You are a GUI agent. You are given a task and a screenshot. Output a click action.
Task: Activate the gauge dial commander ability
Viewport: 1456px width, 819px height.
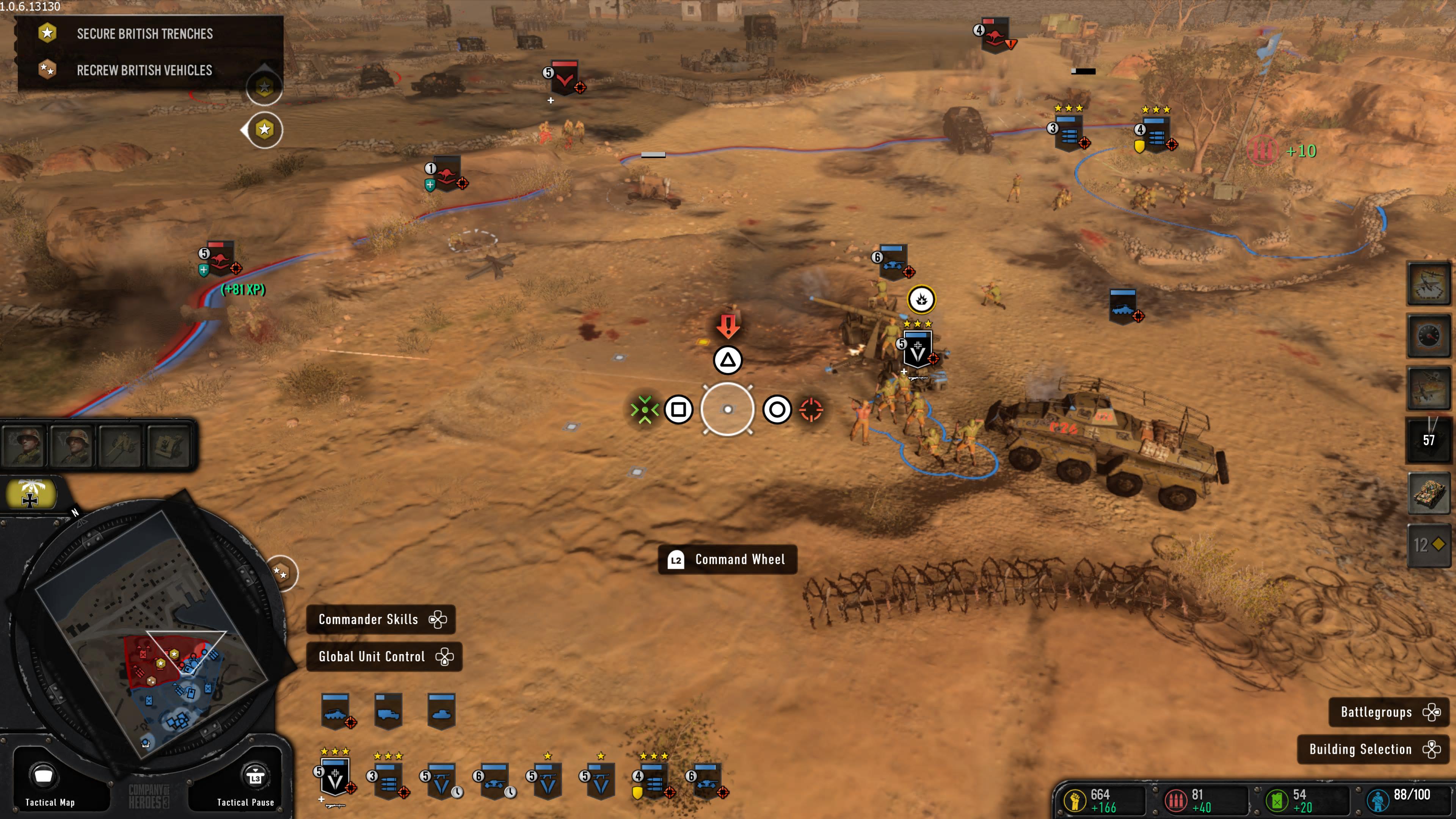(1428, 337)
